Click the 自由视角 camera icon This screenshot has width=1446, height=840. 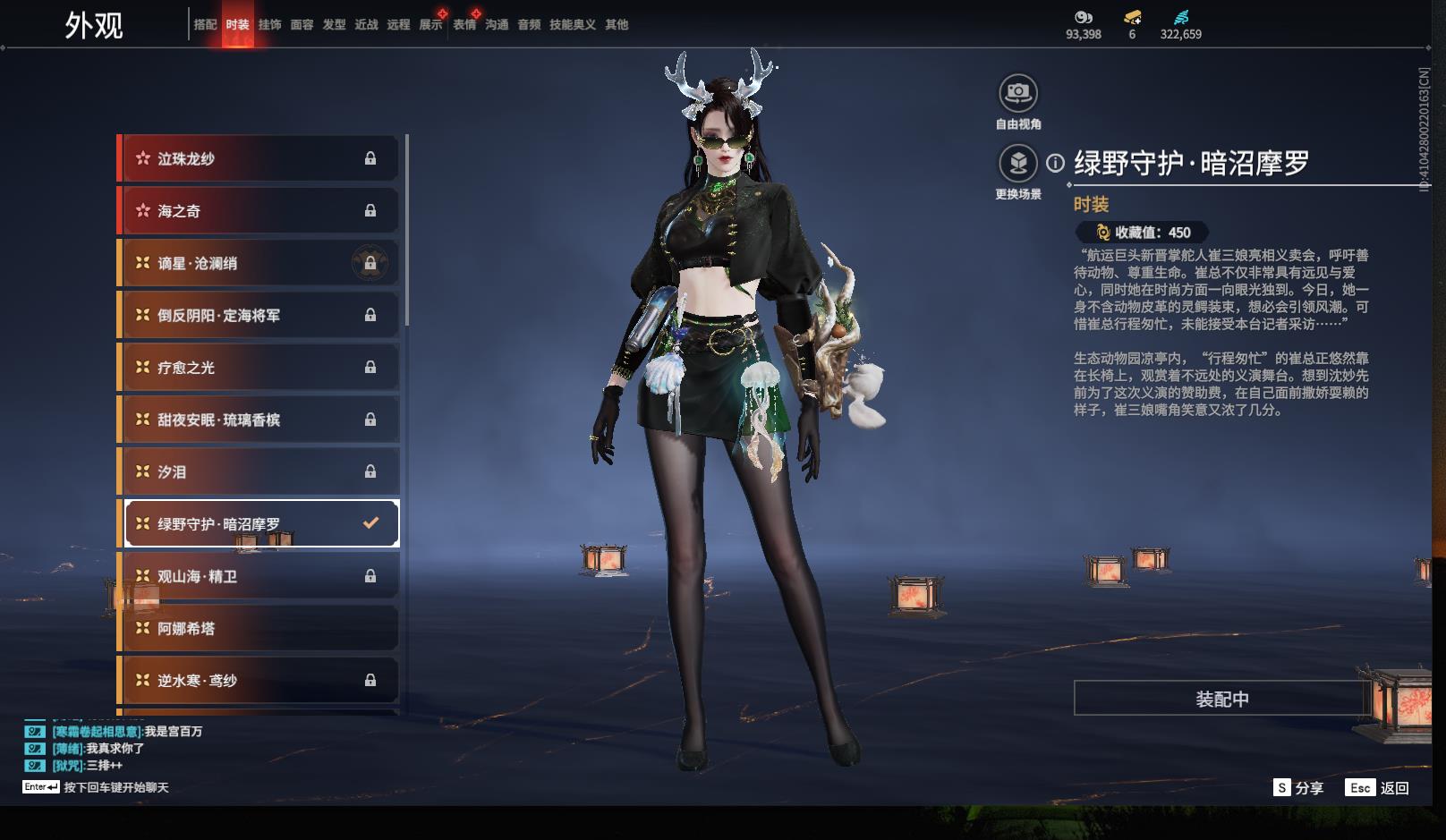tap(1017, 92)
